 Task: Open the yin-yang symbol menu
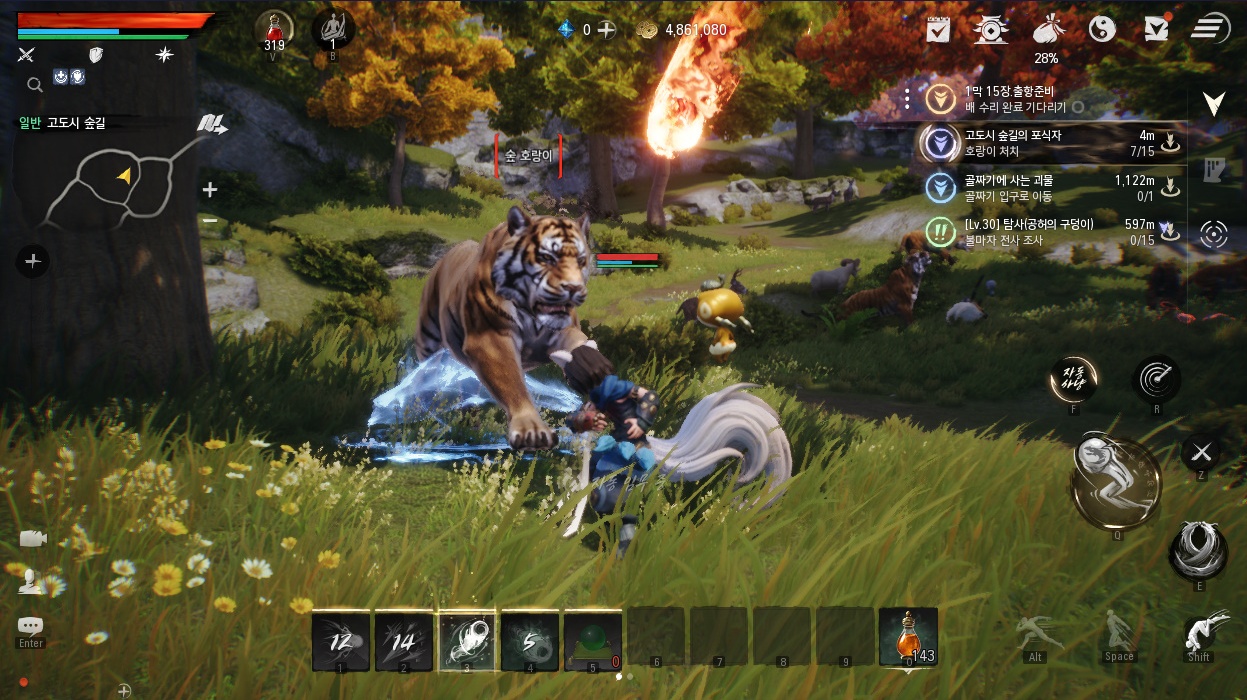pyautogui.click(x=1101, y=29)
